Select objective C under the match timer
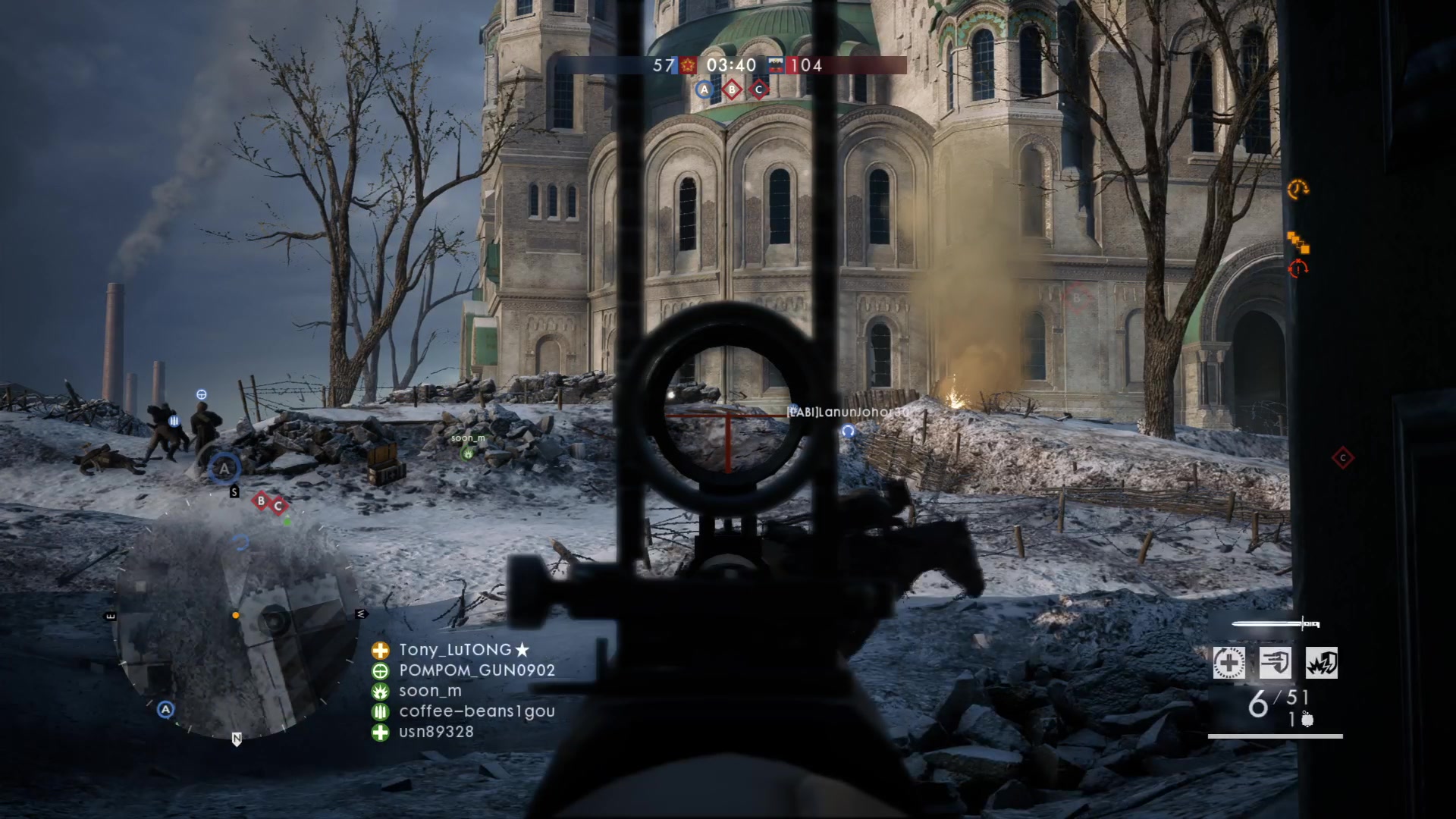Image resolution: width=1456 pixels, height=819 pixels. [759, 89]
